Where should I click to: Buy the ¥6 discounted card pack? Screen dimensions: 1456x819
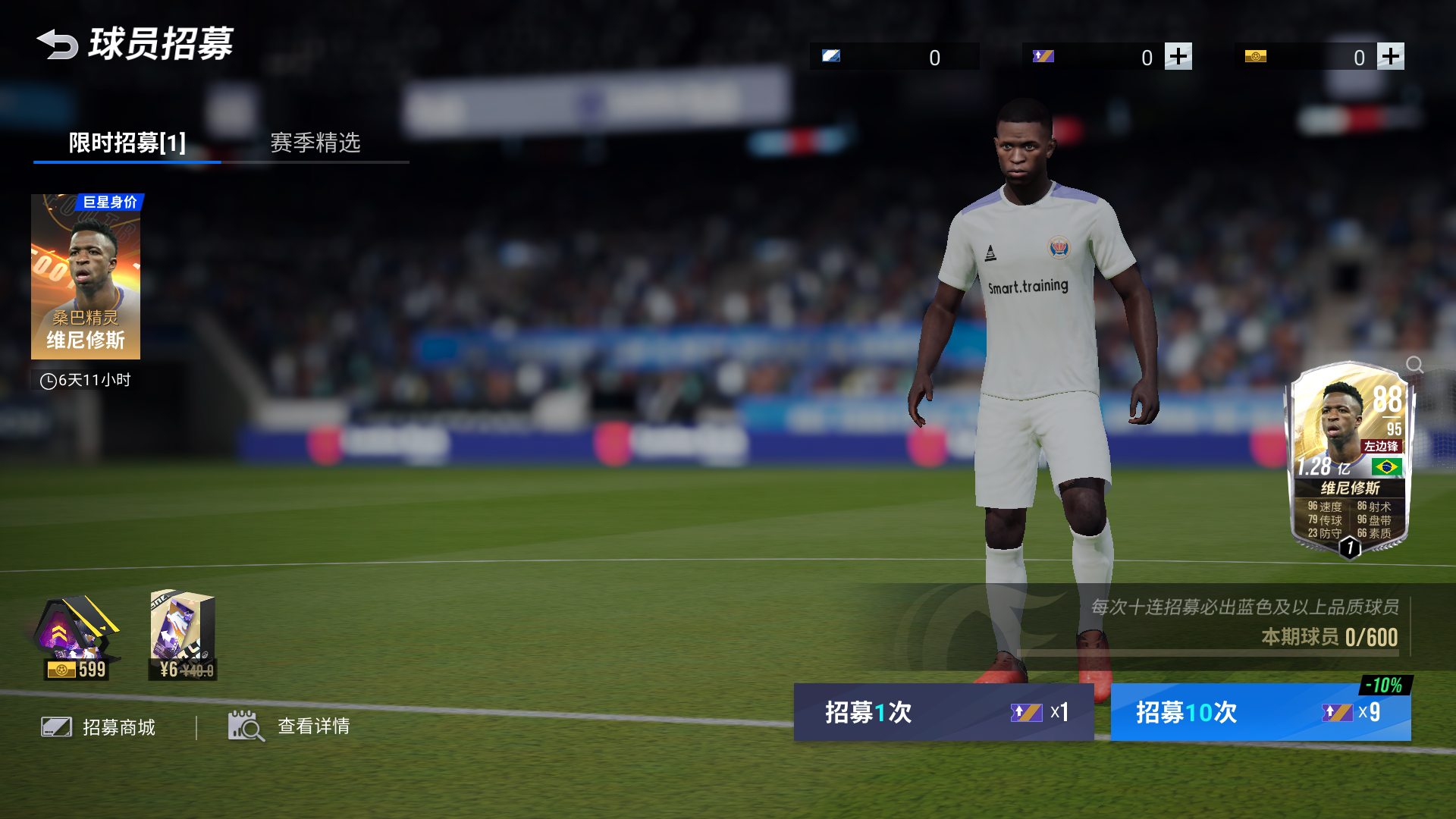coord(183,635)
